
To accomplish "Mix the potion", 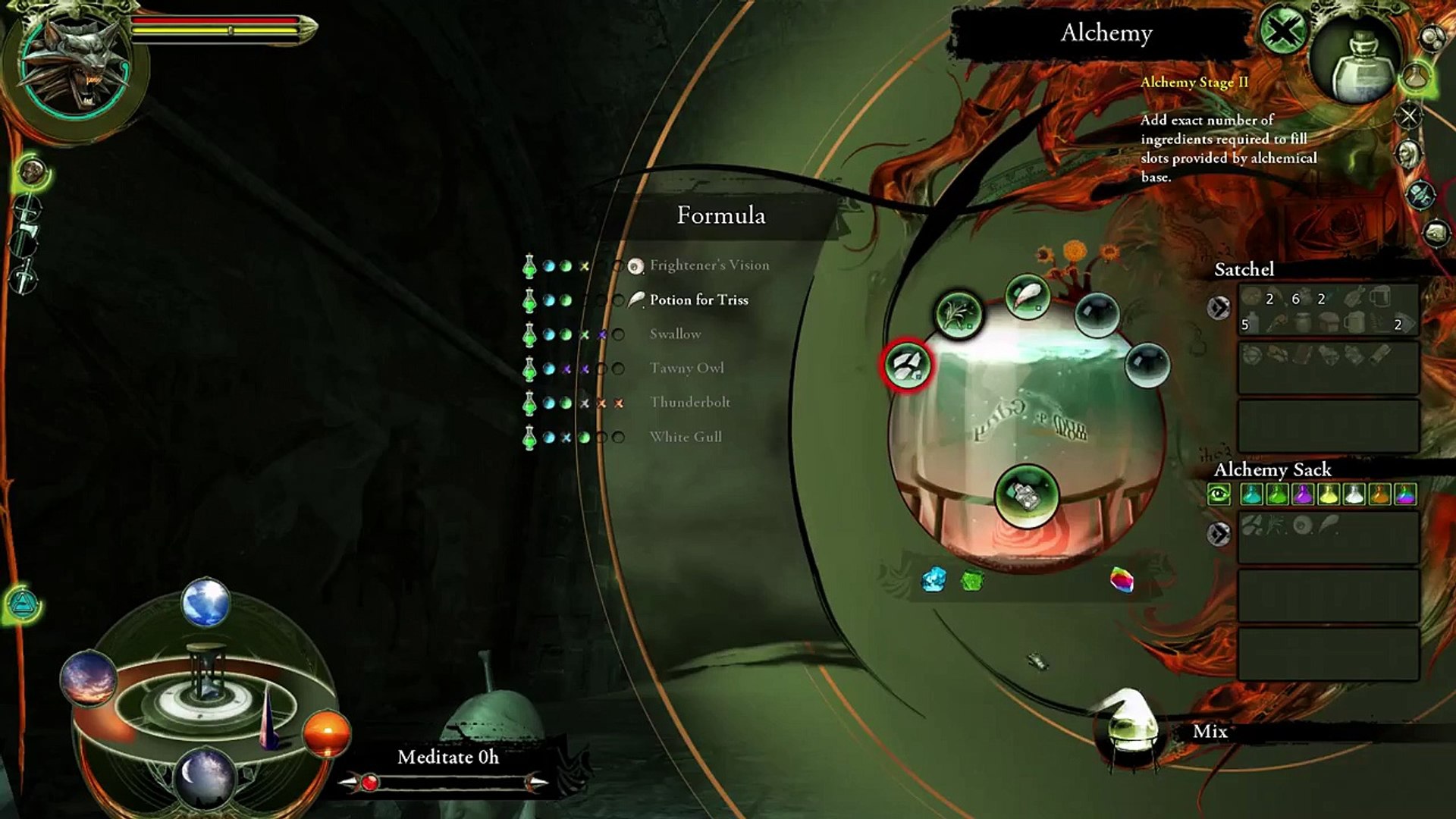I will [x=1209, y=731].
